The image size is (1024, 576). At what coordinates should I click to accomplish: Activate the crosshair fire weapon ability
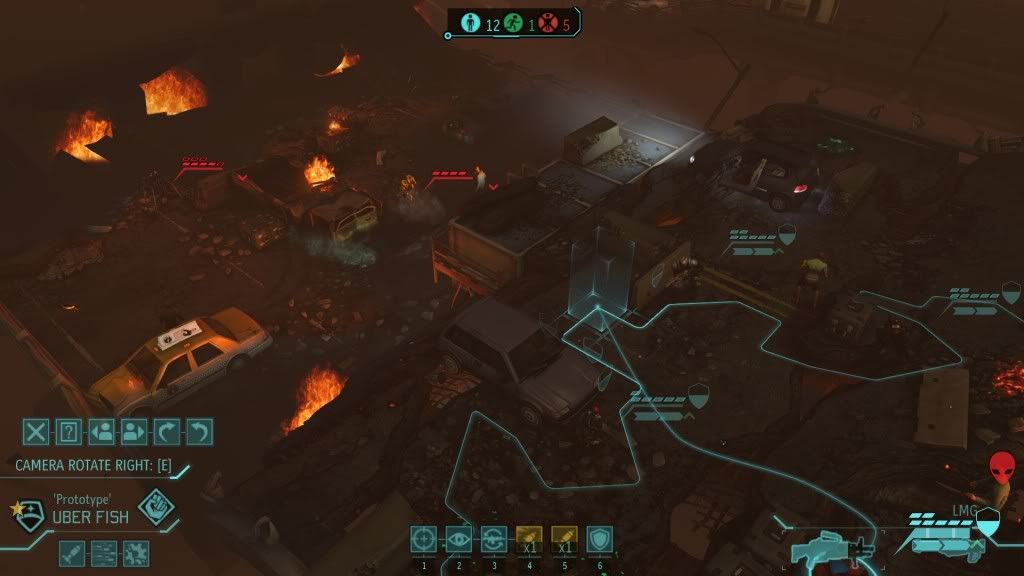coord(424,540)
